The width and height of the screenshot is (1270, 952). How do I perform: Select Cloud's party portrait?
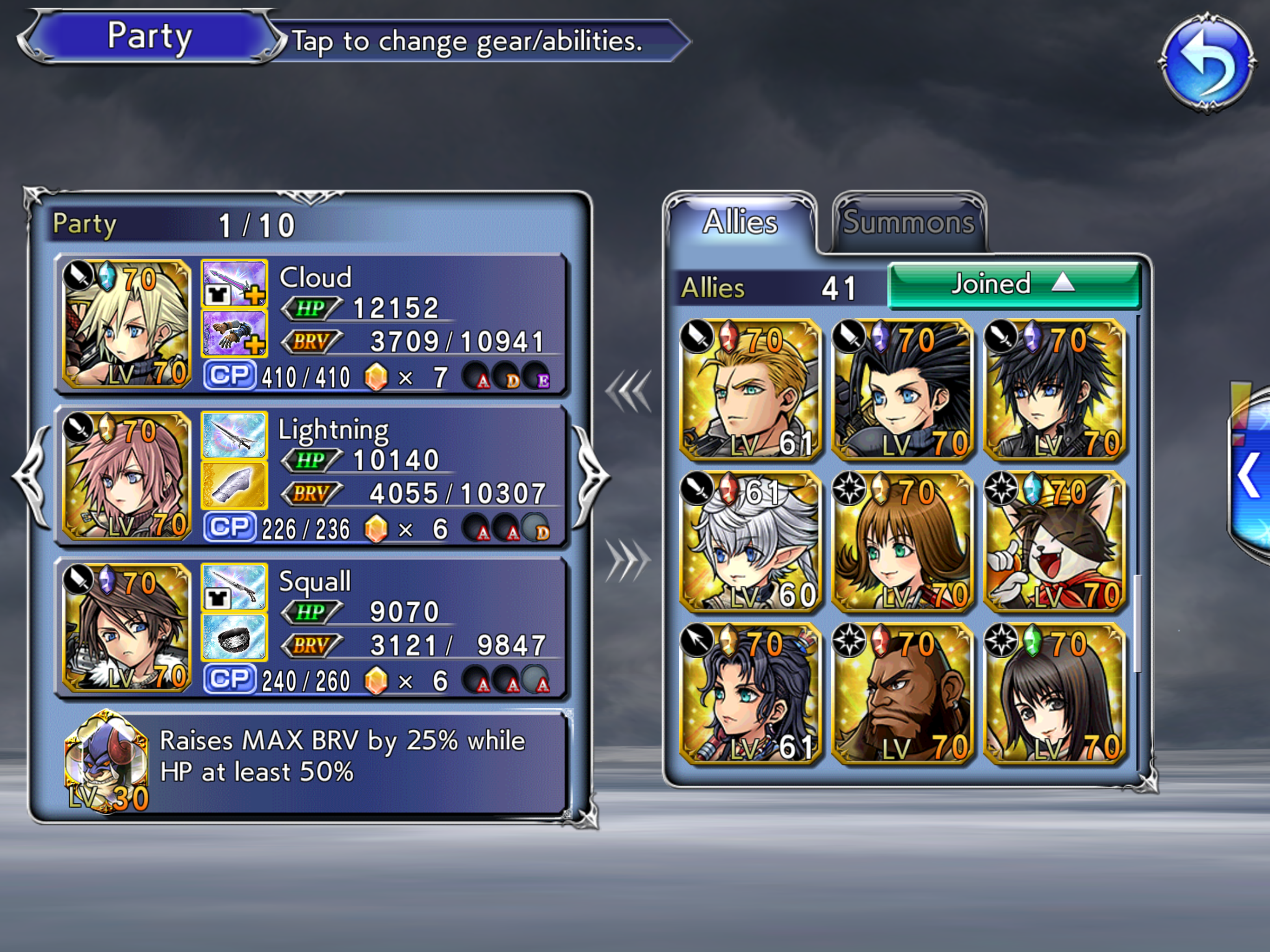point(126,324)
